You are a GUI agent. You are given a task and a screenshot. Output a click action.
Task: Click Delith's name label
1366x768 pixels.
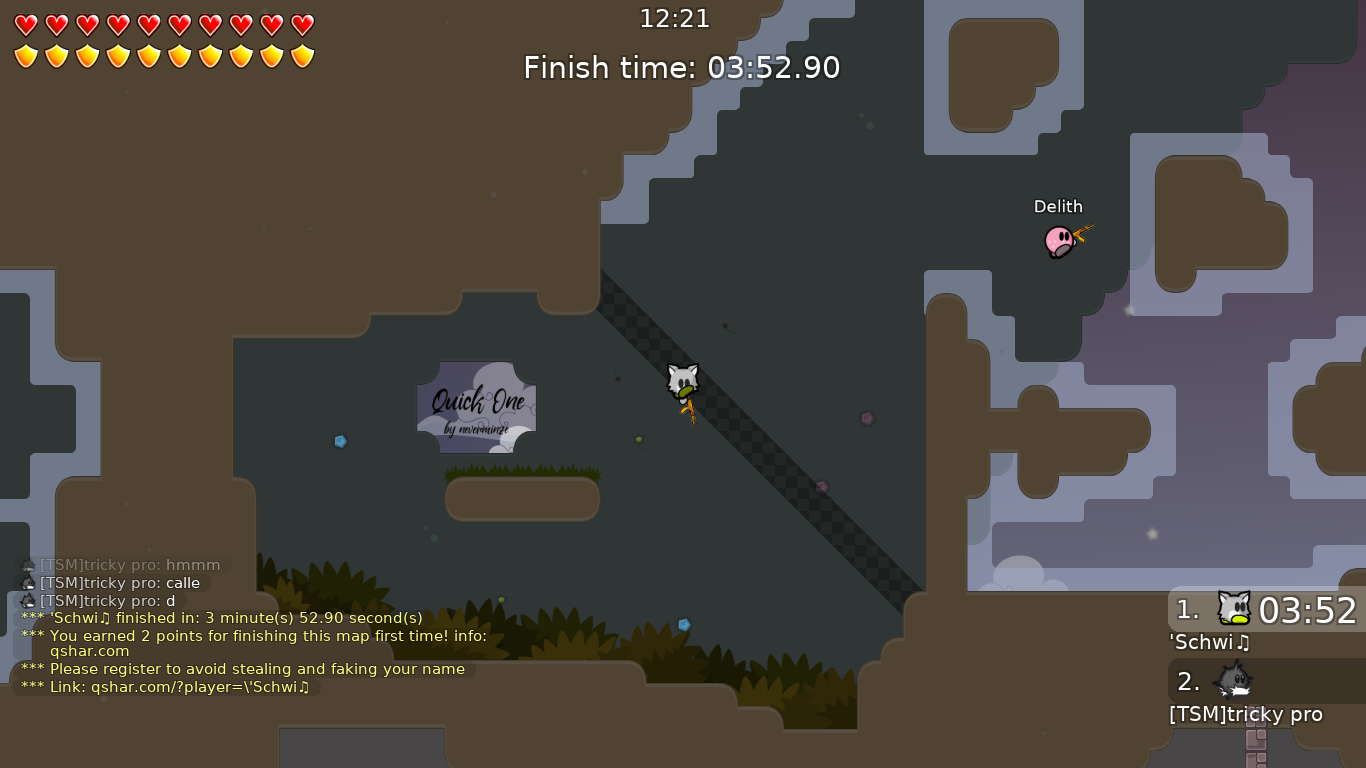click(x=1058, y=206)
